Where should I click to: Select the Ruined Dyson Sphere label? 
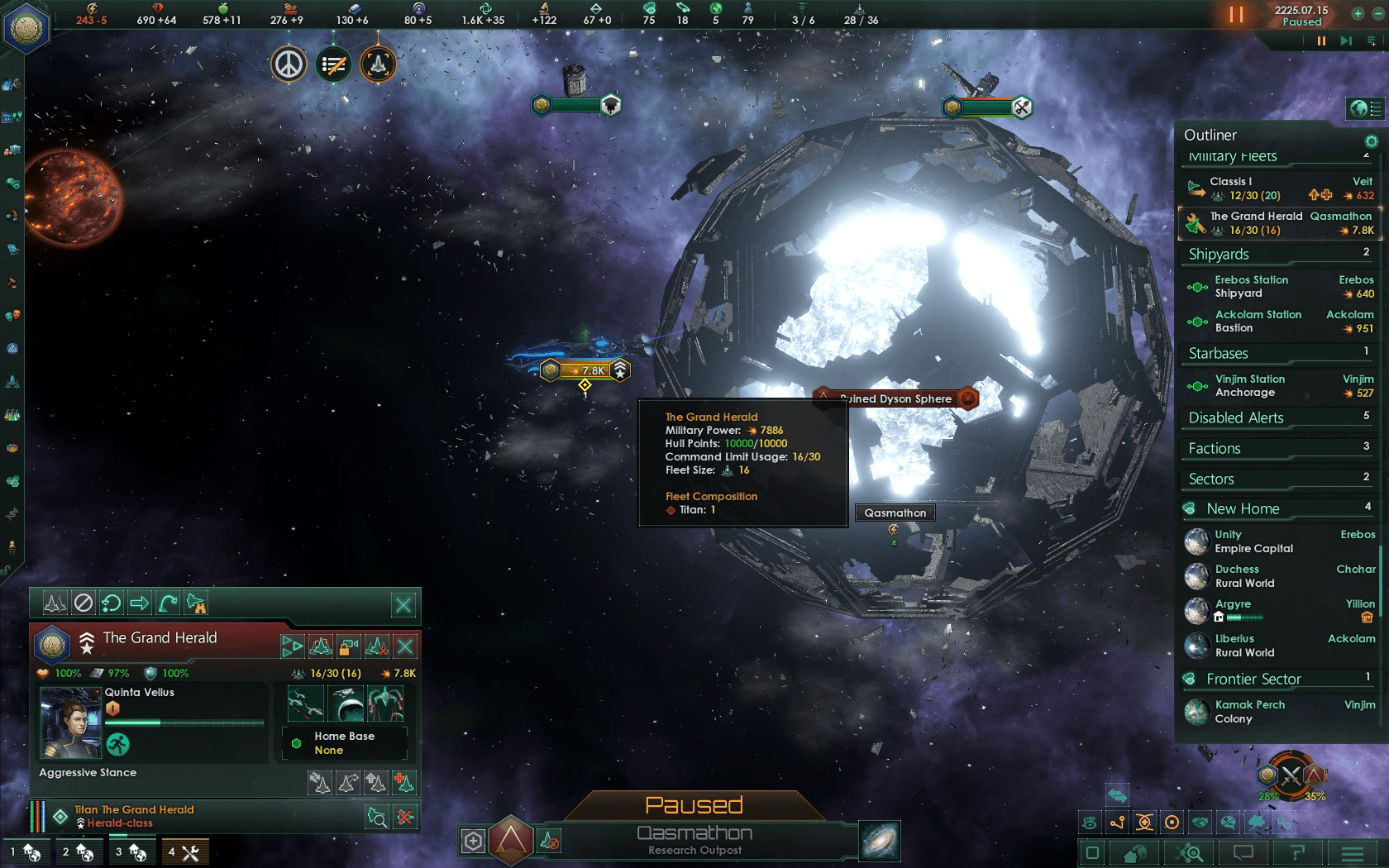tap(895, 398)
